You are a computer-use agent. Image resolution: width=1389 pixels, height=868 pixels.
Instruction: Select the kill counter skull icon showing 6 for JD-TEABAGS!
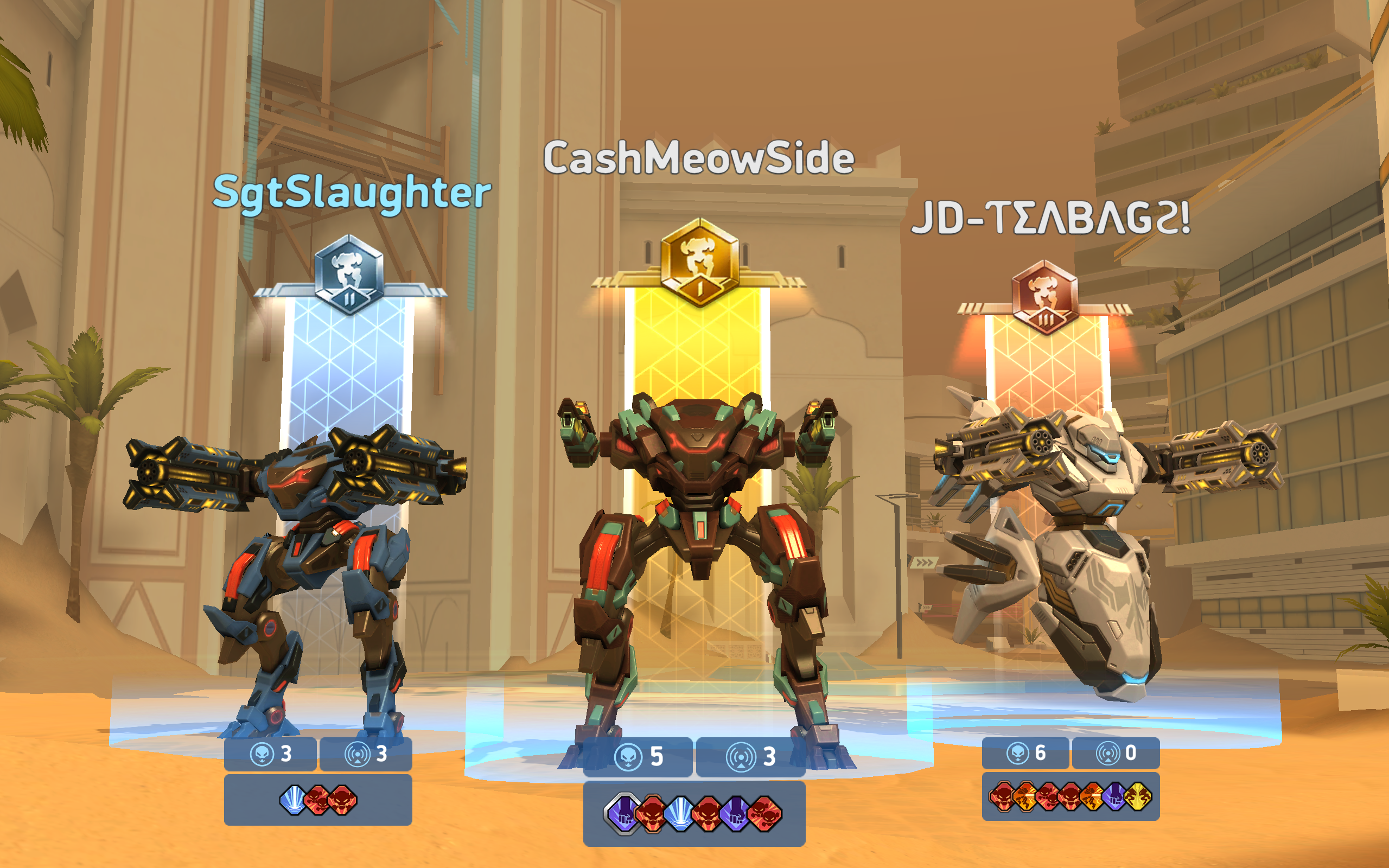click(1018, 754)
